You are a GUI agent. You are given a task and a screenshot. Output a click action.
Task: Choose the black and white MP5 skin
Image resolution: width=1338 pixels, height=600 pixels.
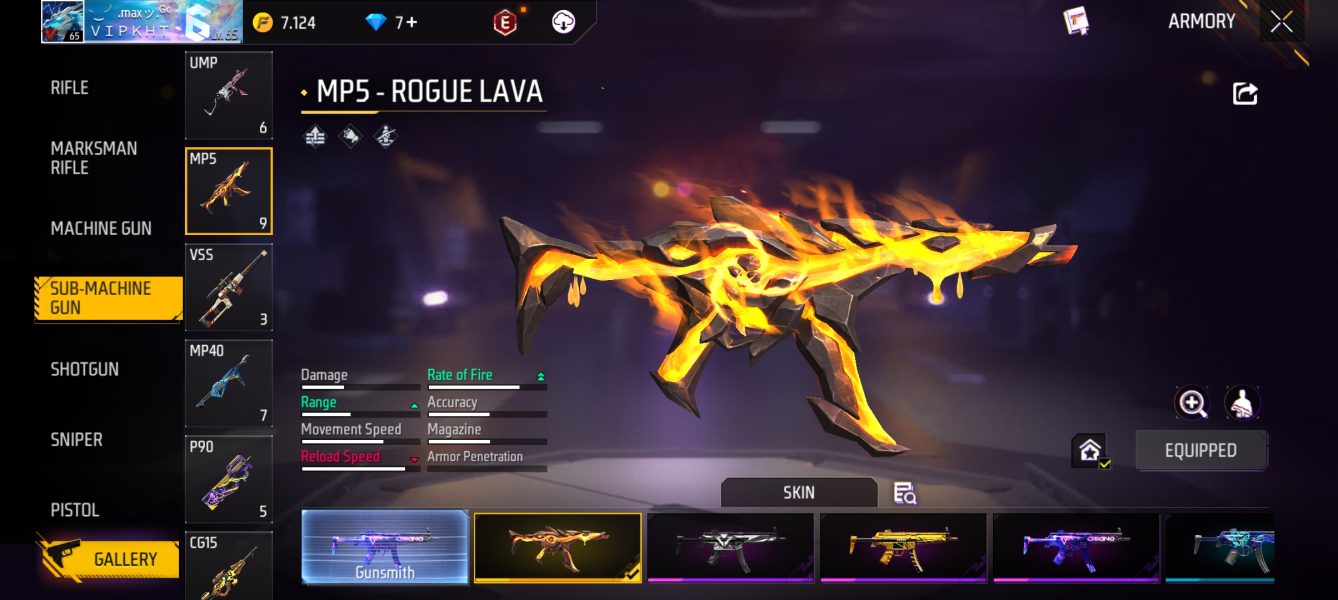pos(730,547)
